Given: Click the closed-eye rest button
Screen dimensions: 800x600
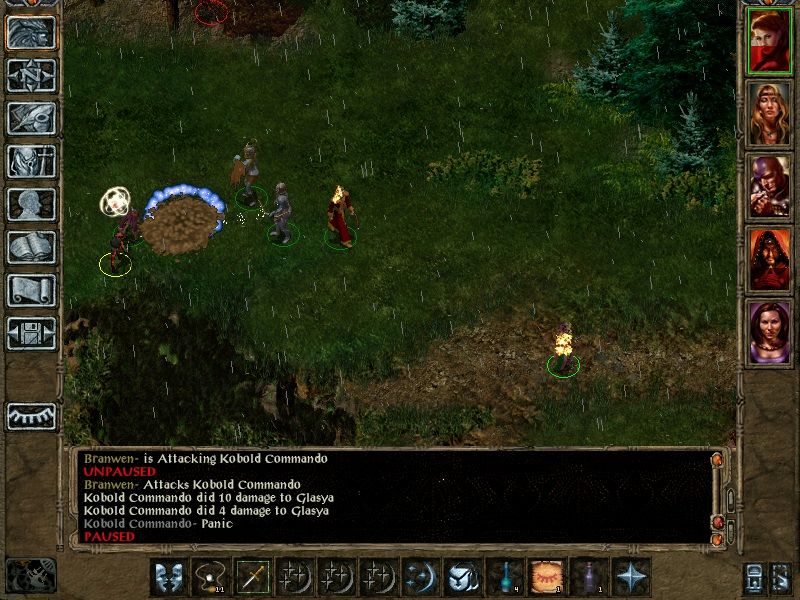Looking at the screenshot, I should pyautogui.click(x=31, y=416).
